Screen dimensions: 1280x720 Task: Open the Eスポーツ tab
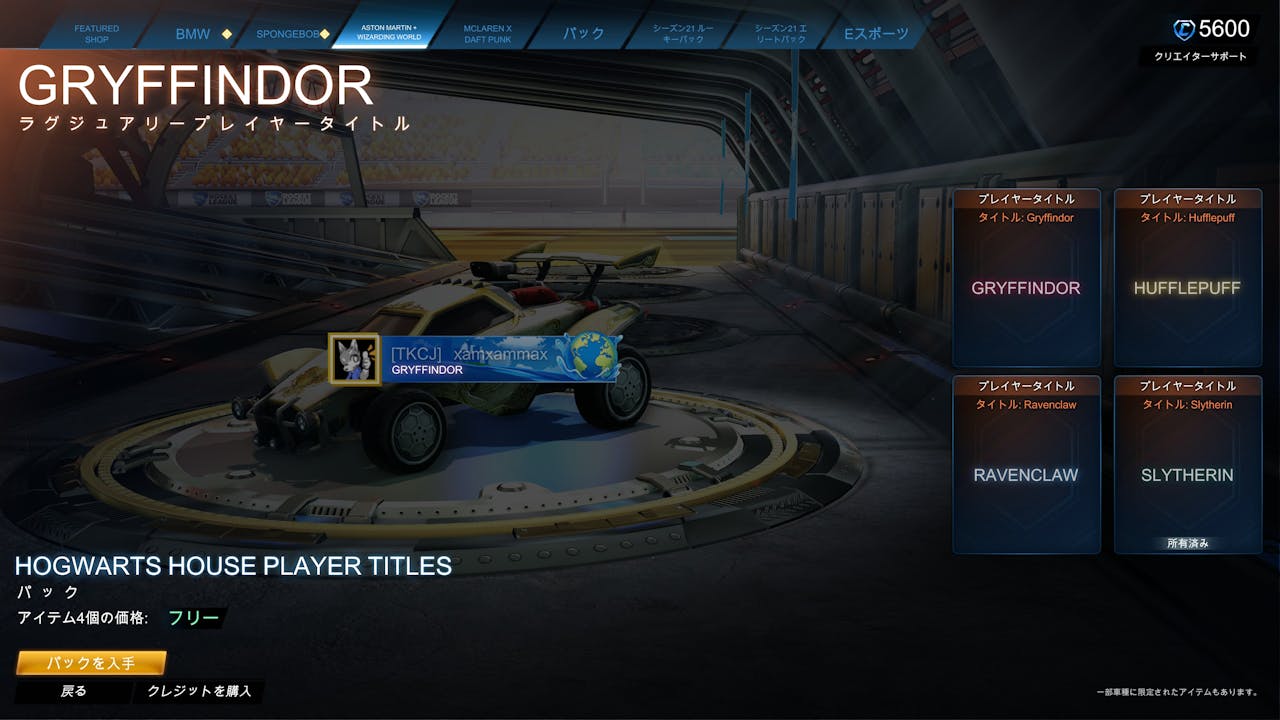point(877,34)
